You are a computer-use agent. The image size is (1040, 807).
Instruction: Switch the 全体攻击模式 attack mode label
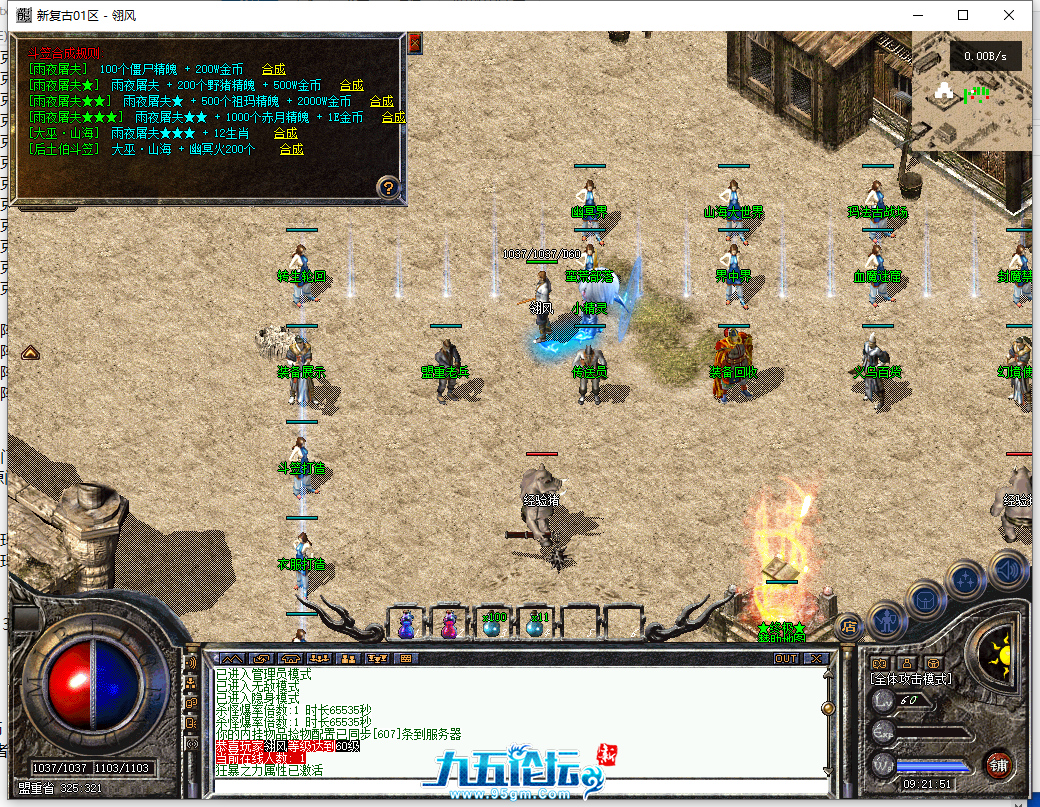[x=911, y=679]
